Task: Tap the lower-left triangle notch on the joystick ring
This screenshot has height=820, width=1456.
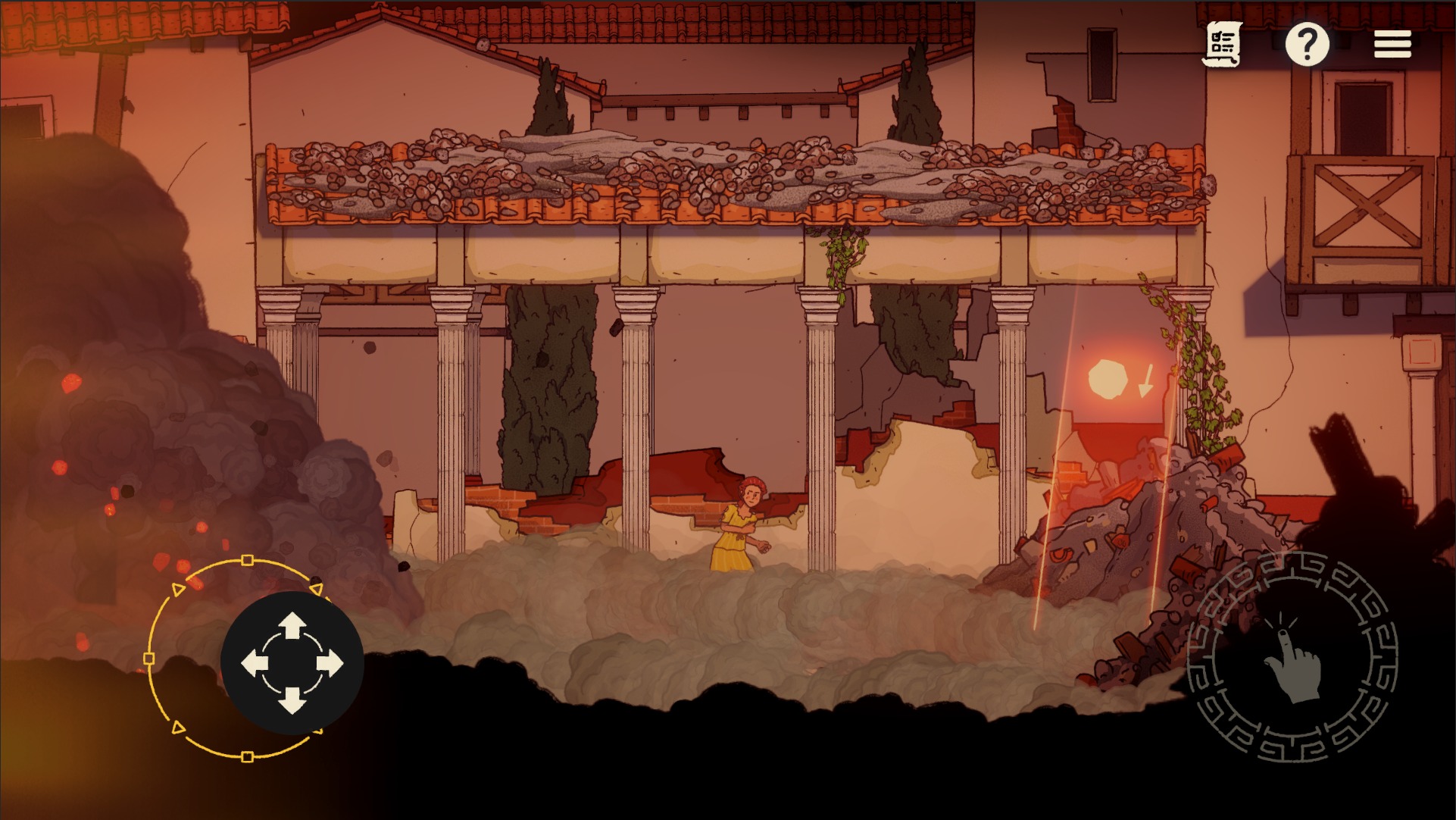Action: (x=178, y=727)
